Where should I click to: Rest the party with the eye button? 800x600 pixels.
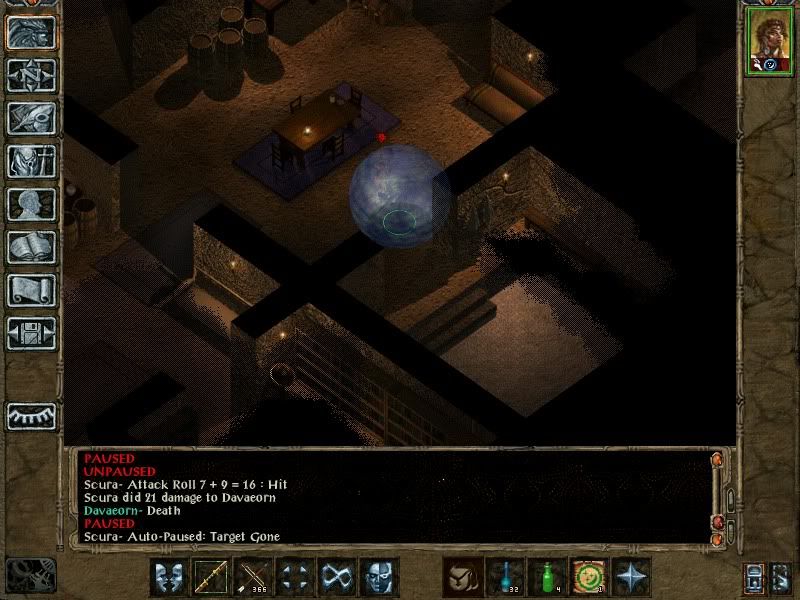click(x=31, y=415)
